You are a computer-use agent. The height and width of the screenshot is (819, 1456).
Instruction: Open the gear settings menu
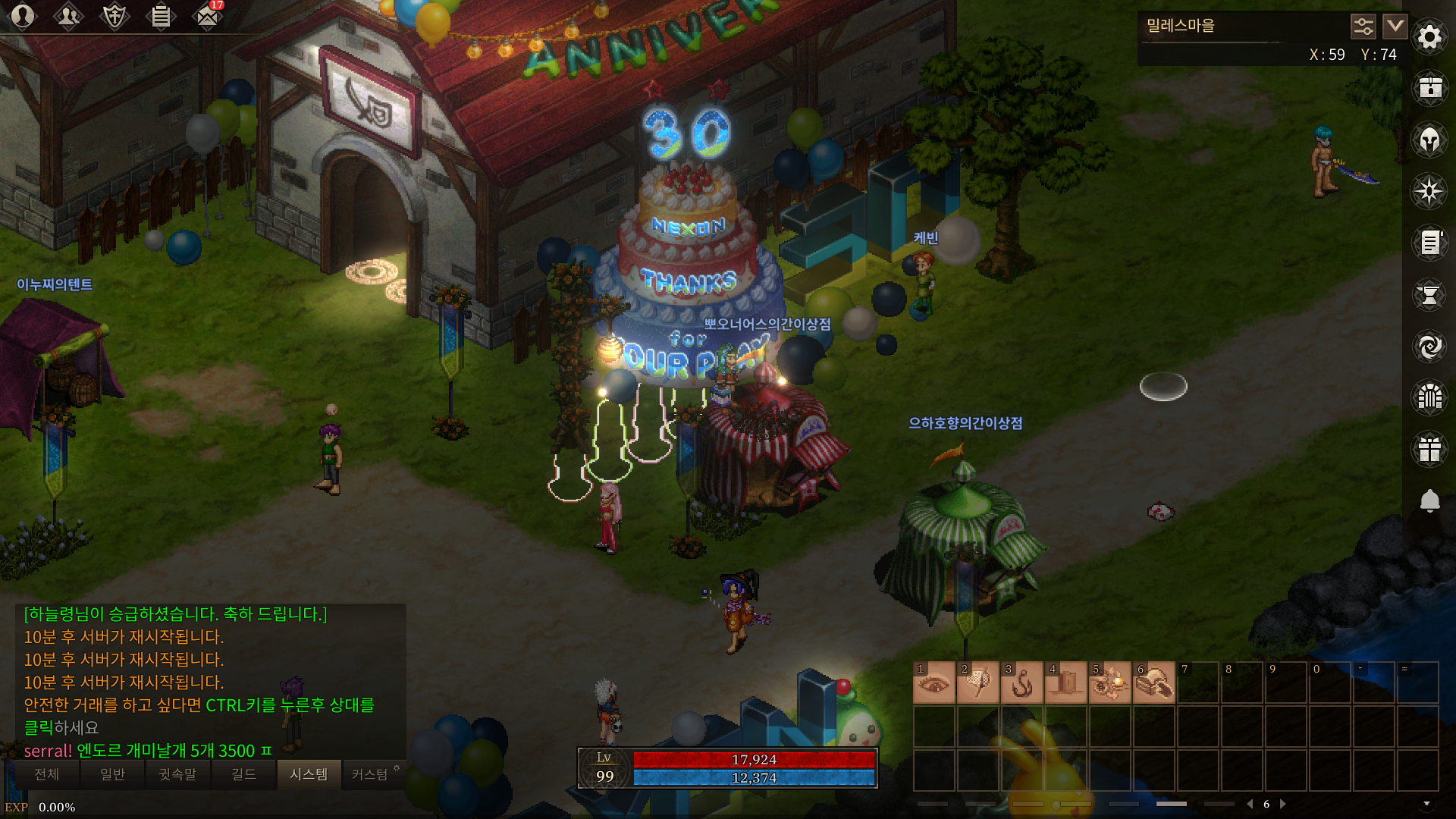tap(1429, 36)
